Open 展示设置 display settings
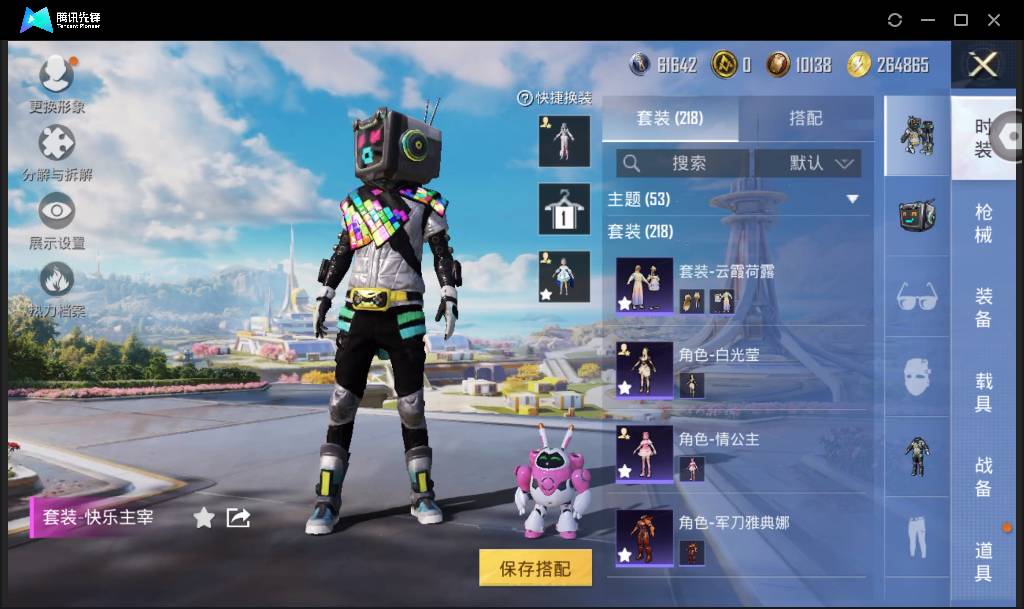The image size is (1024, 609). tap(57, 212)
